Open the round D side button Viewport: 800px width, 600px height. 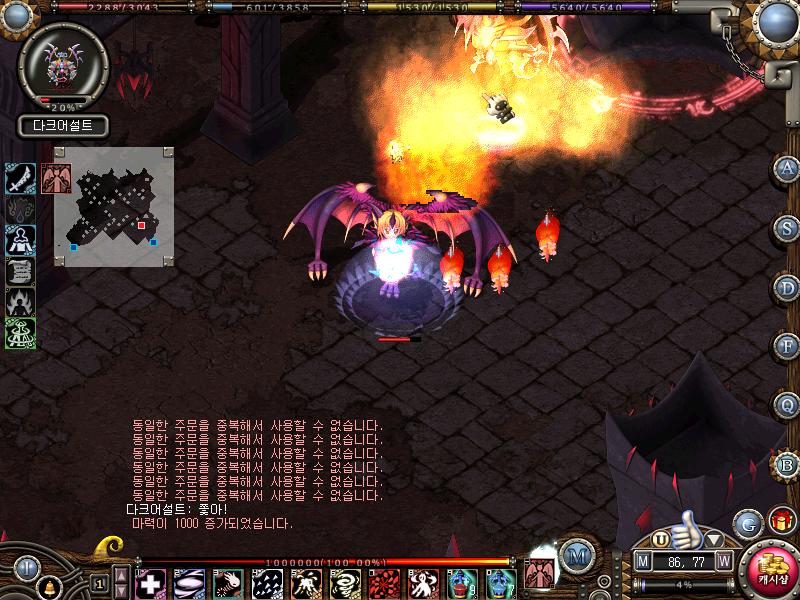click(787, 286)
